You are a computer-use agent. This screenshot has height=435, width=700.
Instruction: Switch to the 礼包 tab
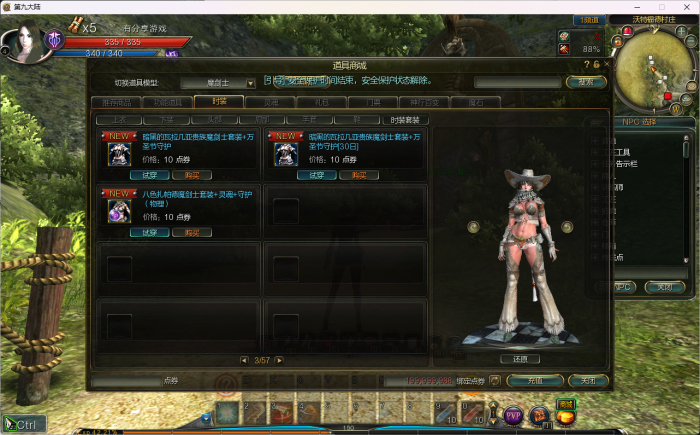tap(321, 102)
